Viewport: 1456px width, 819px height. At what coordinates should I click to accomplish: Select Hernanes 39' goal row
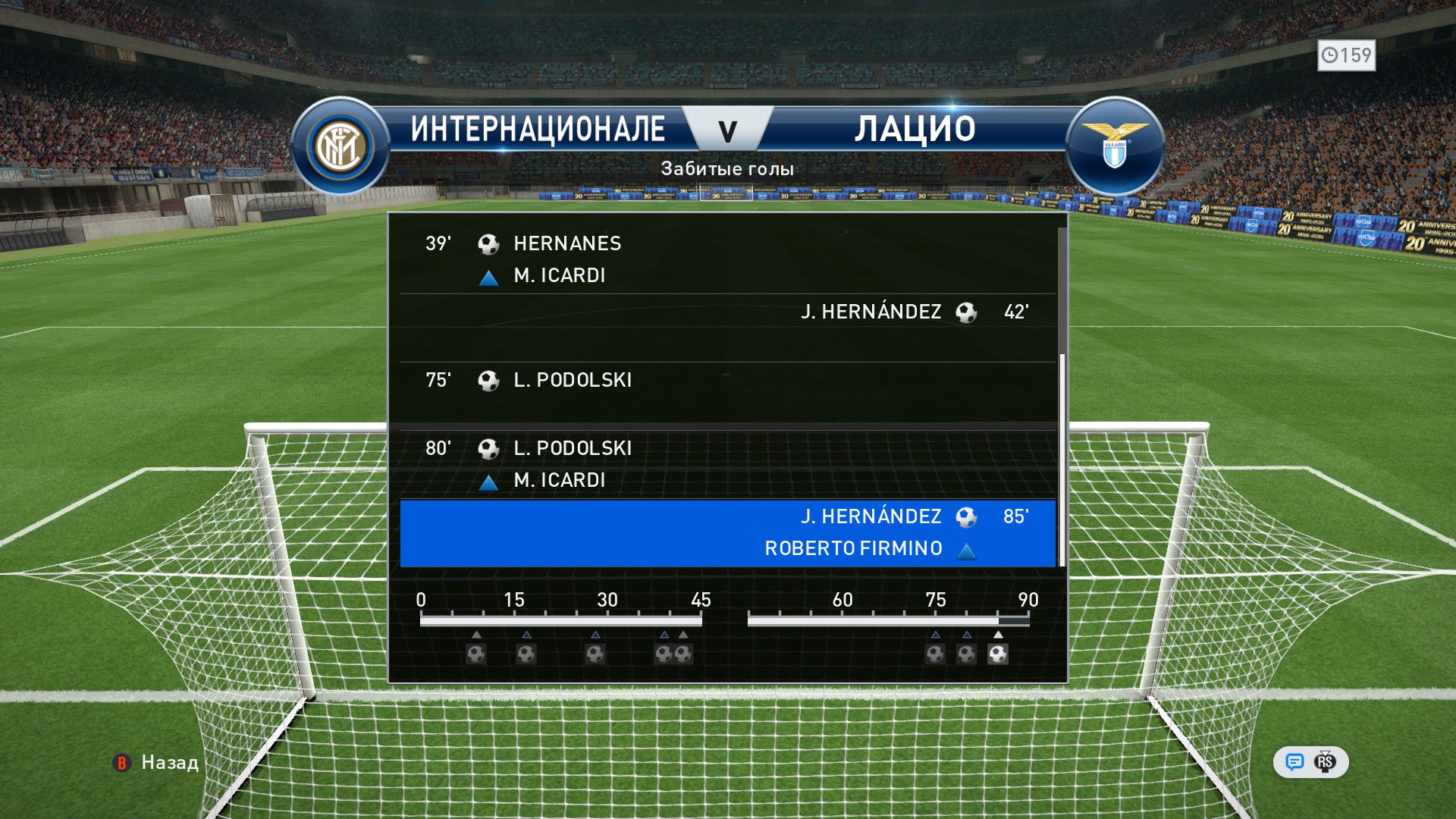(x=726, y=259)
